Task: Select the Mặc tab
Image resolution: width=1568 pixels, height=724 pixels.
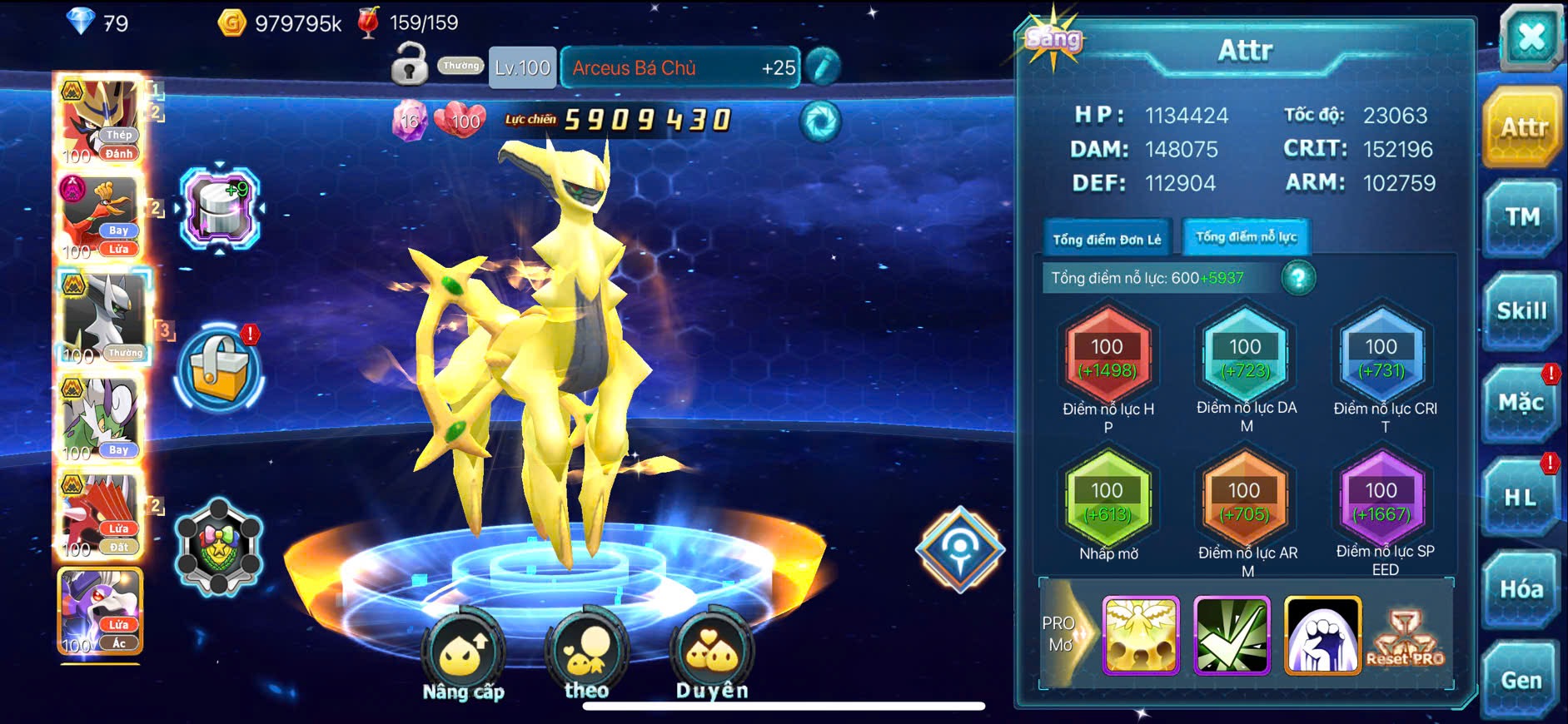Action: (1521, 404)
